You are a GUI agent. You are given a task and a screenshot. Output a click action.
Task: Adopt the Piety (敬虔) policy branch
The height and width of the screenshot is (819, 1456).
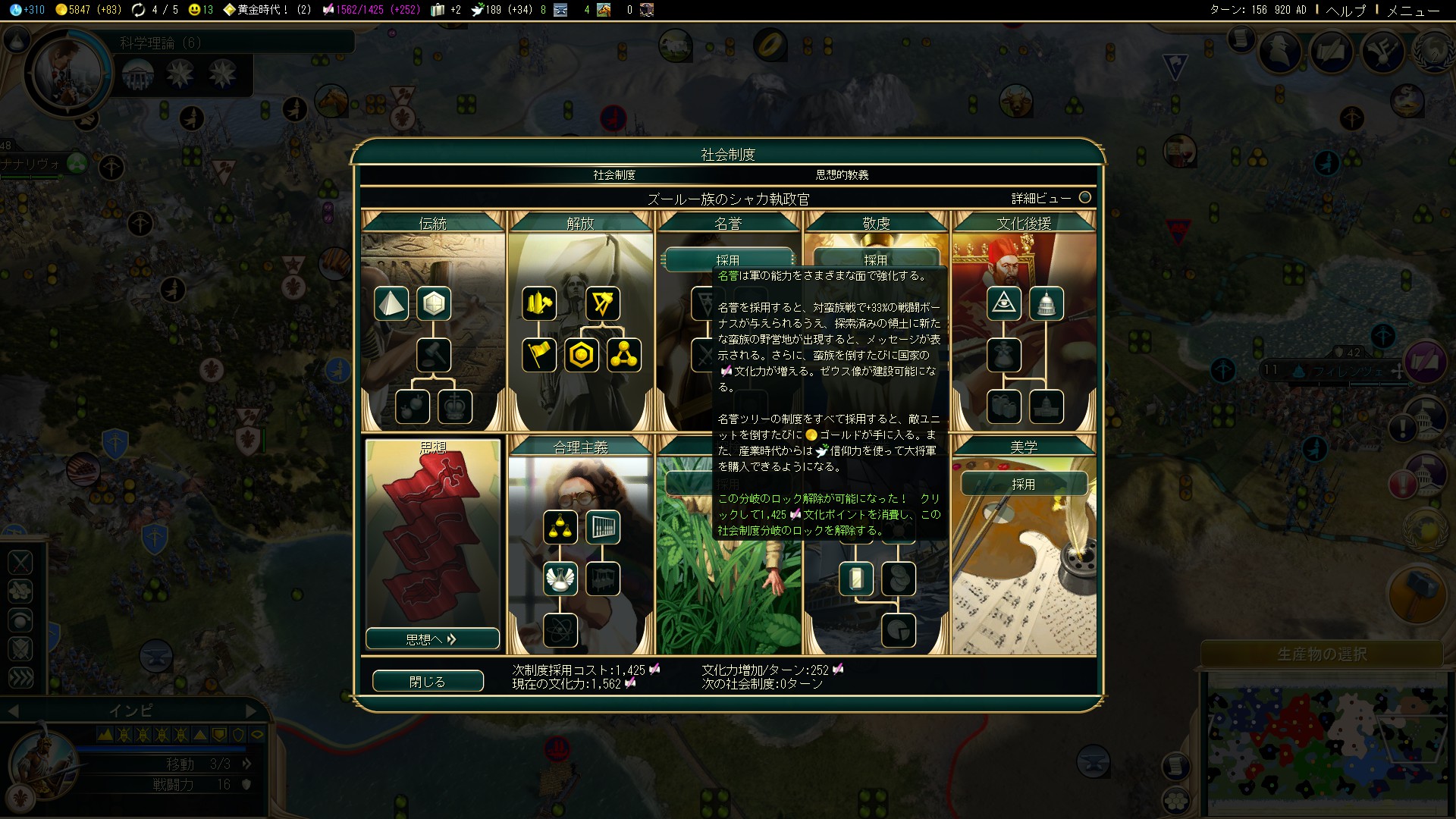(x=875, y=259)
